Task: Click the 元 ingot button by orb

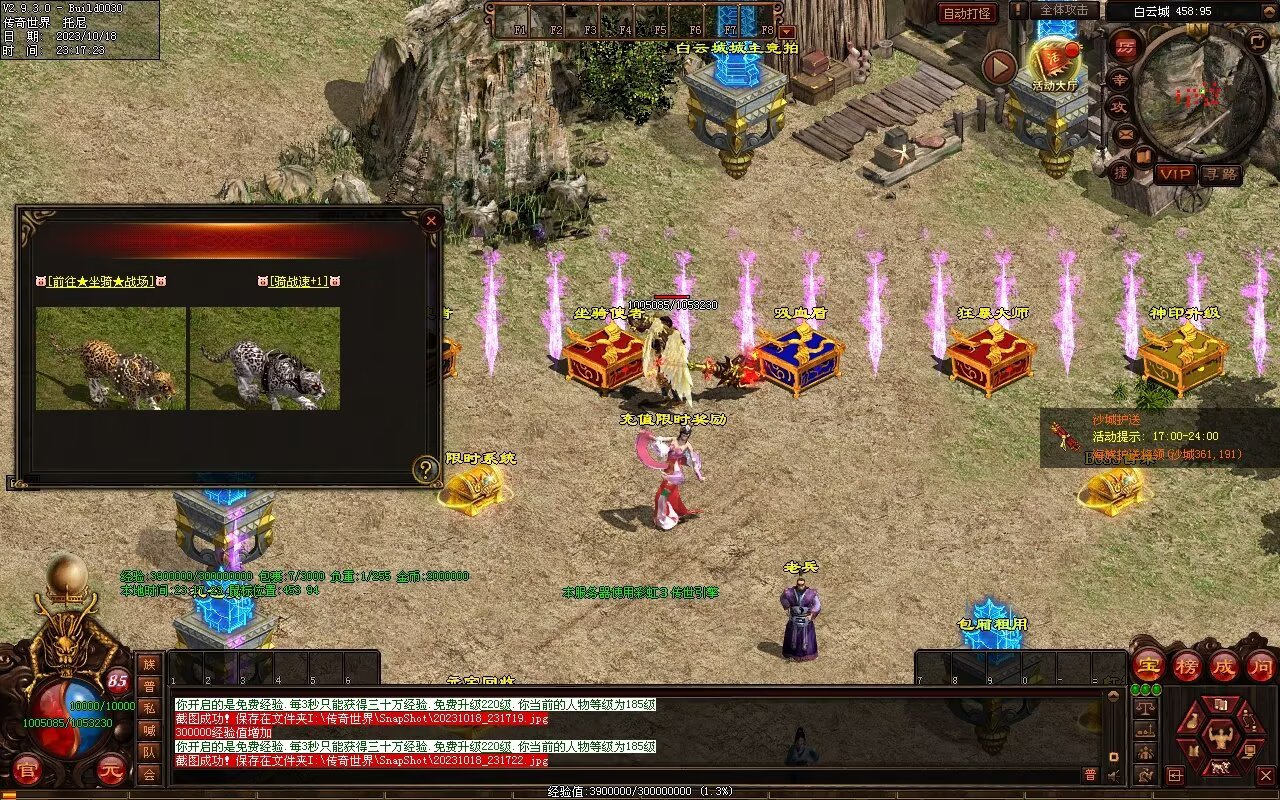Action: point(111,771)
